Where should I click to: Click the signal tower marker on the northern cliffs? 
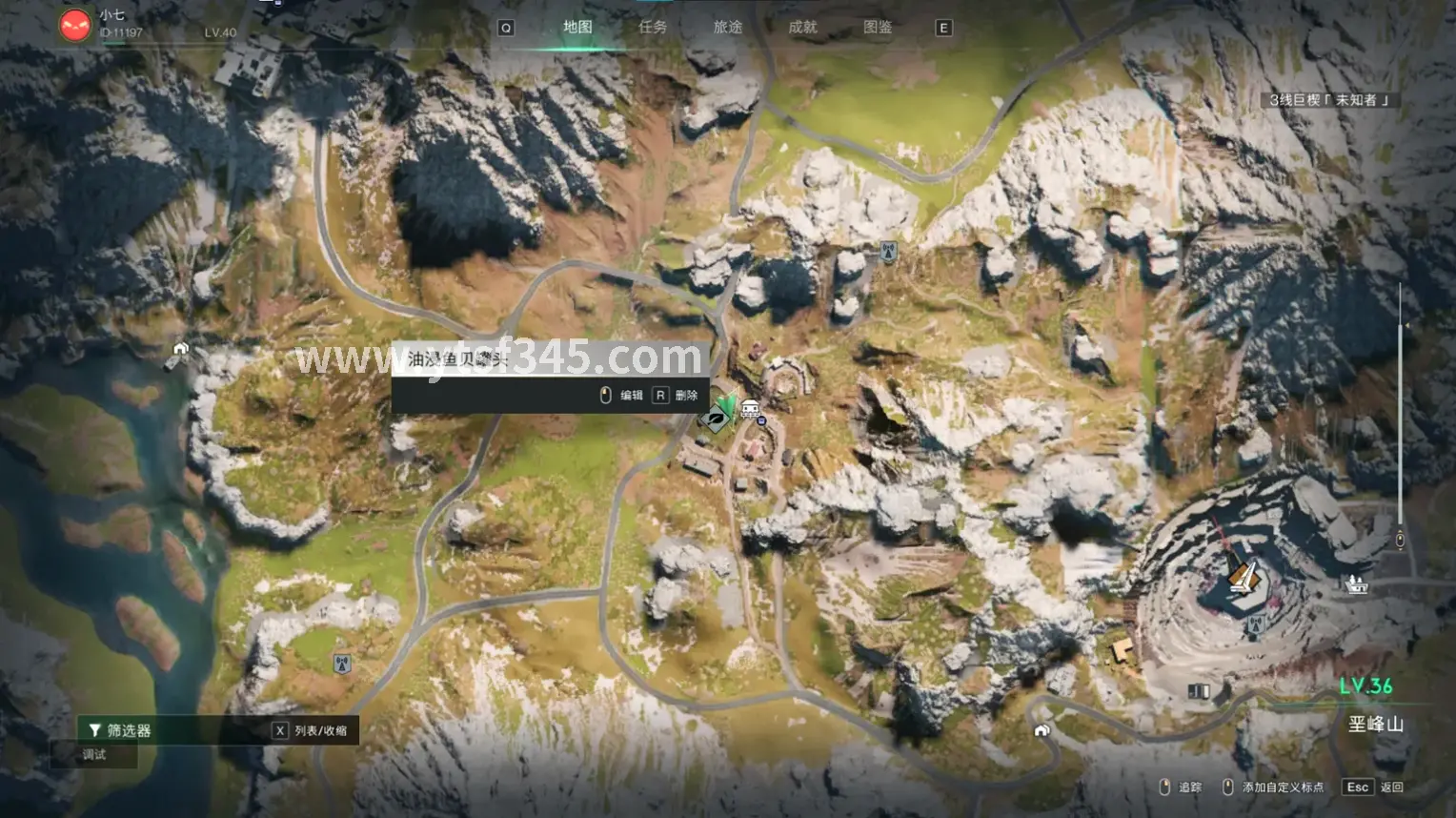888,253
